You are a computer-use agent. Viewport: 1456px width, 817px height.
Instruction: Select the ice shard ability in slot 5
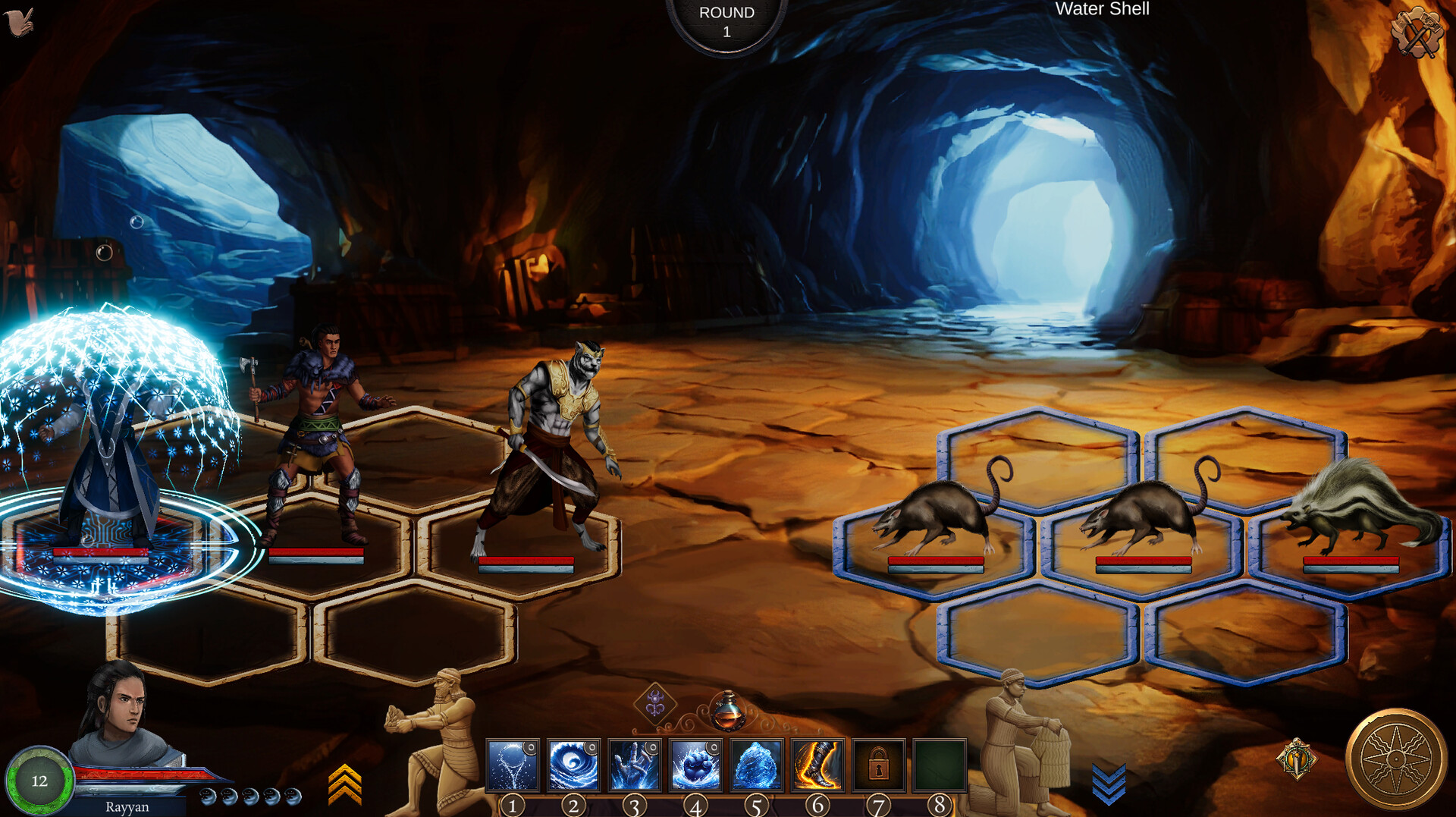point(756,766)
